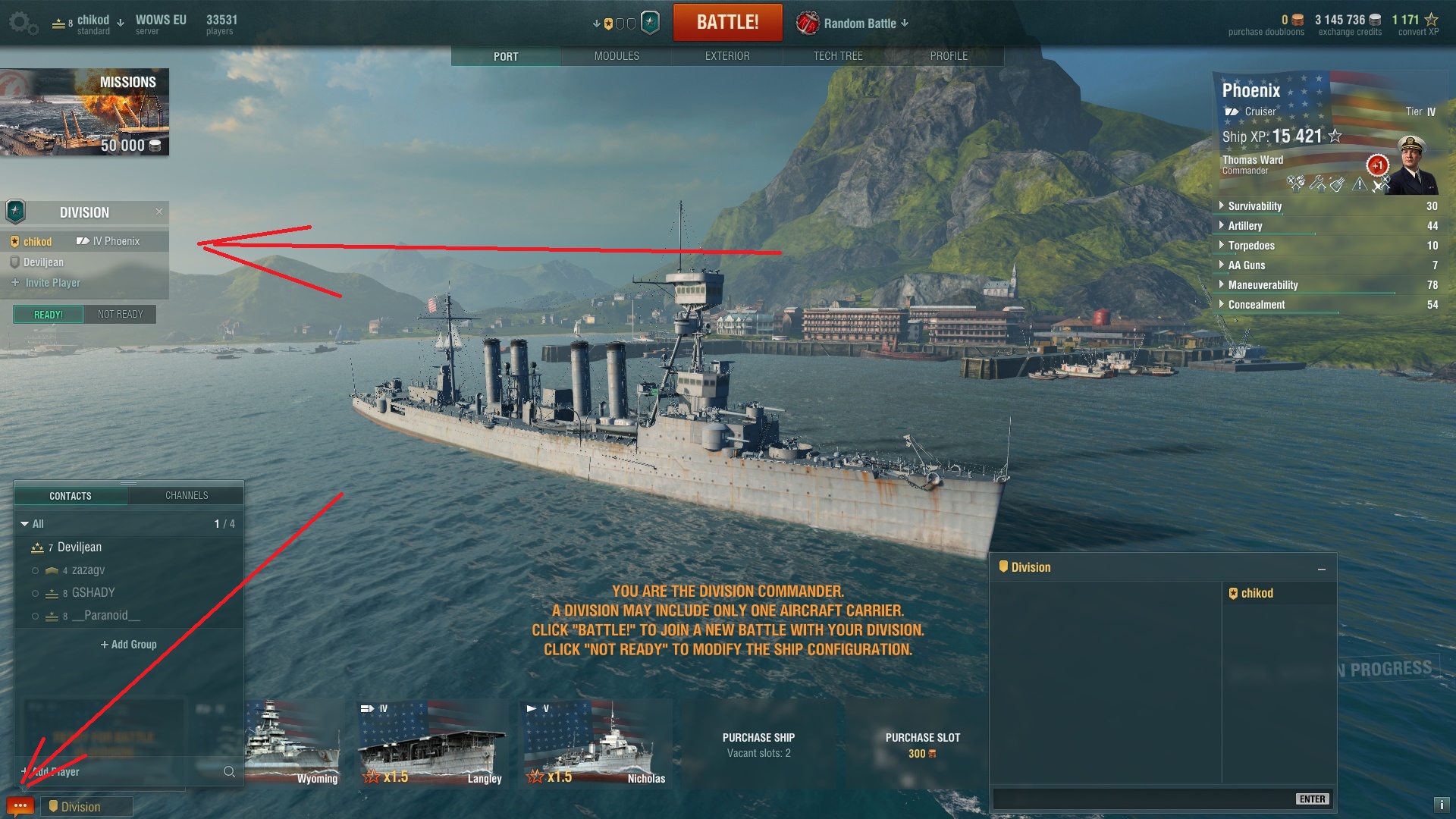This screenshot has width=1456, height=819.
Task: Switch to the Modules tab
Action: [x=617, y=56]
